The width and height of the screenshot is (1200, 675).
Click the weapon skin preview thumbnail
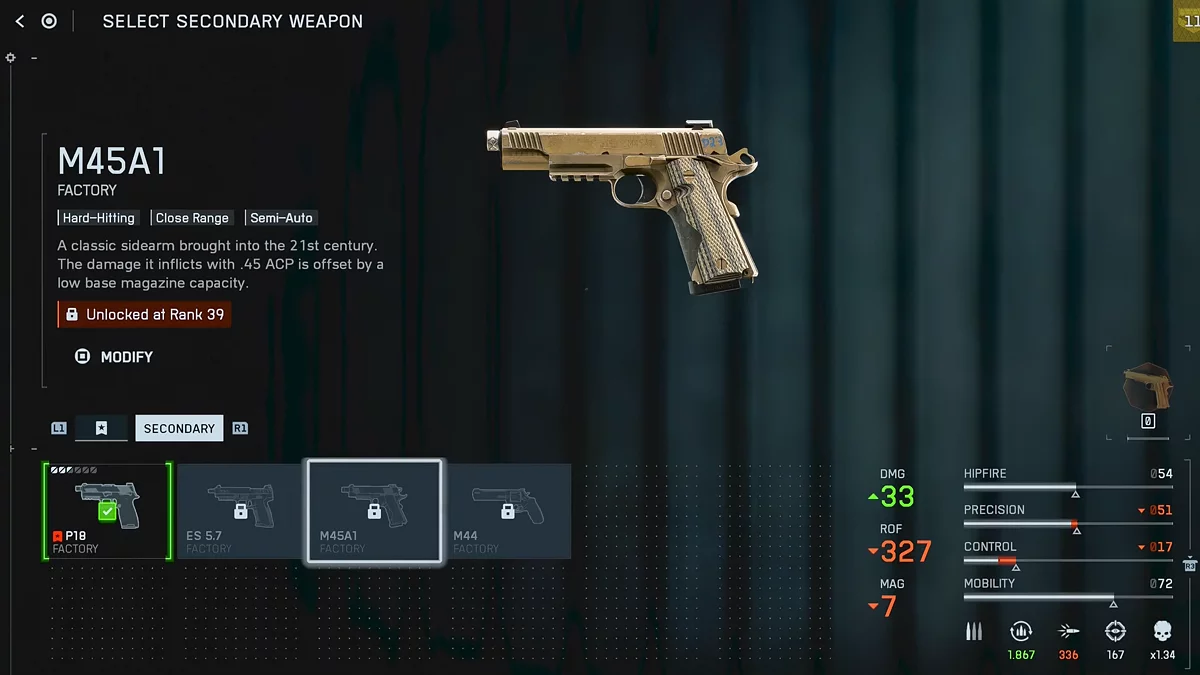click(x=1147, y=388)
